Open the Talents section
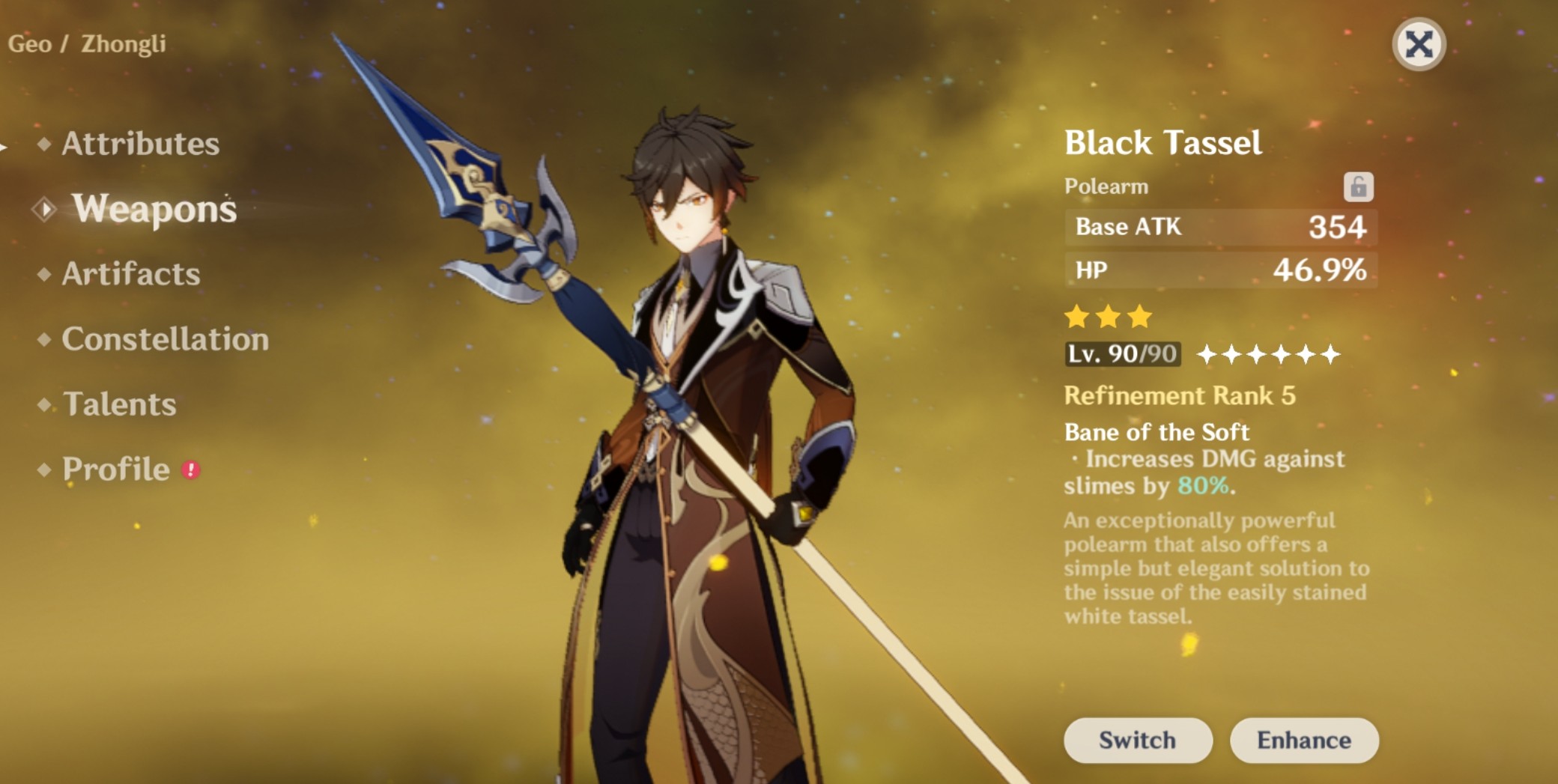 click(x=120, y=404)
